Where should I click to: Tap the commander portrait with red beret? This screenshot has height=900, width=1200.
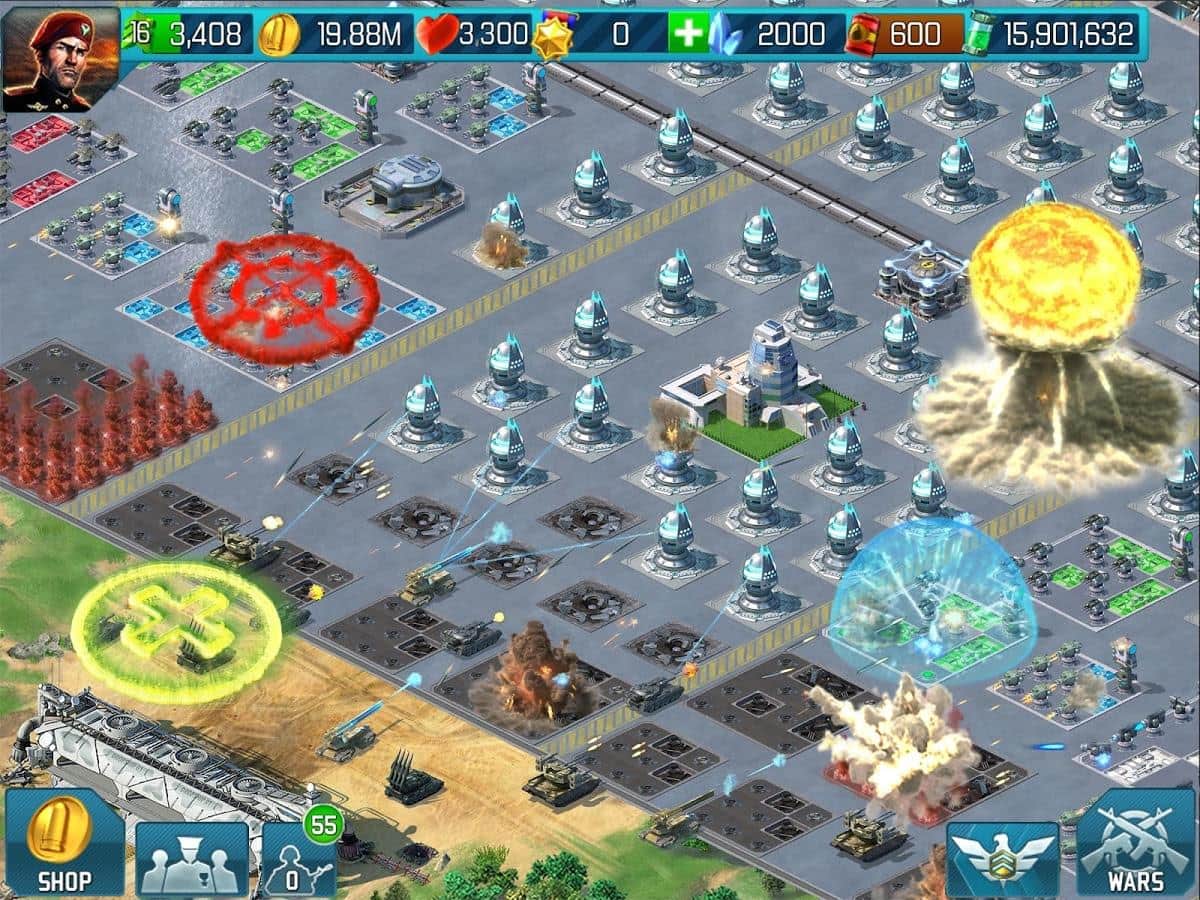click(61, 58)
